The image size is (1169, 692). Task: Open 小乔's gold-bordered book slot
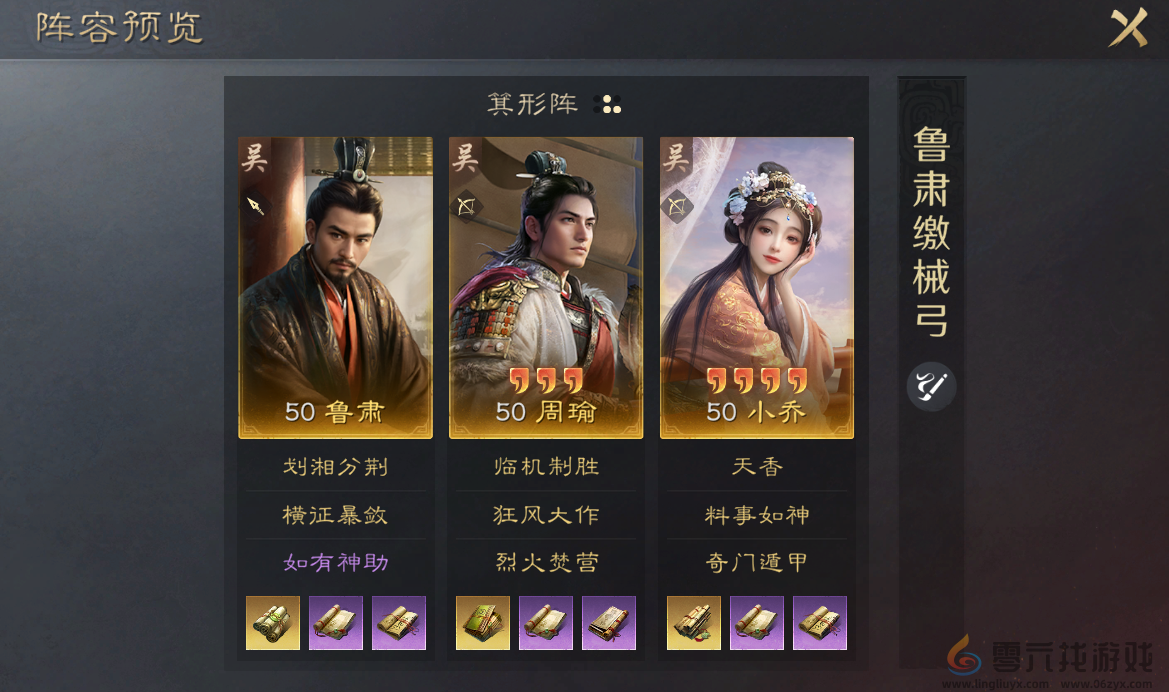(x=694, y=623)
